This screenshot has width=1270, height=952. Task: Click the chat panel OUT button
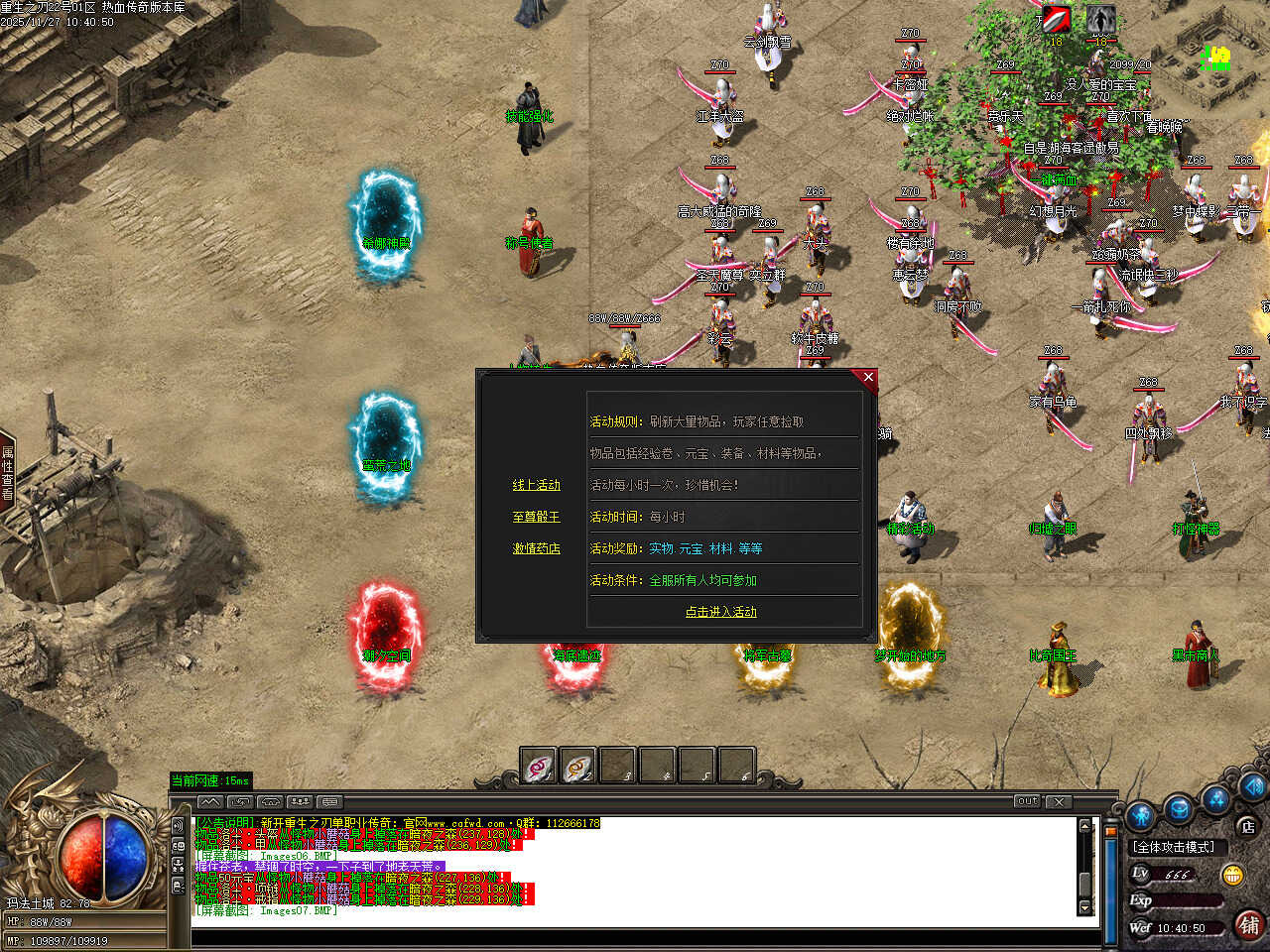point(1027,801)
